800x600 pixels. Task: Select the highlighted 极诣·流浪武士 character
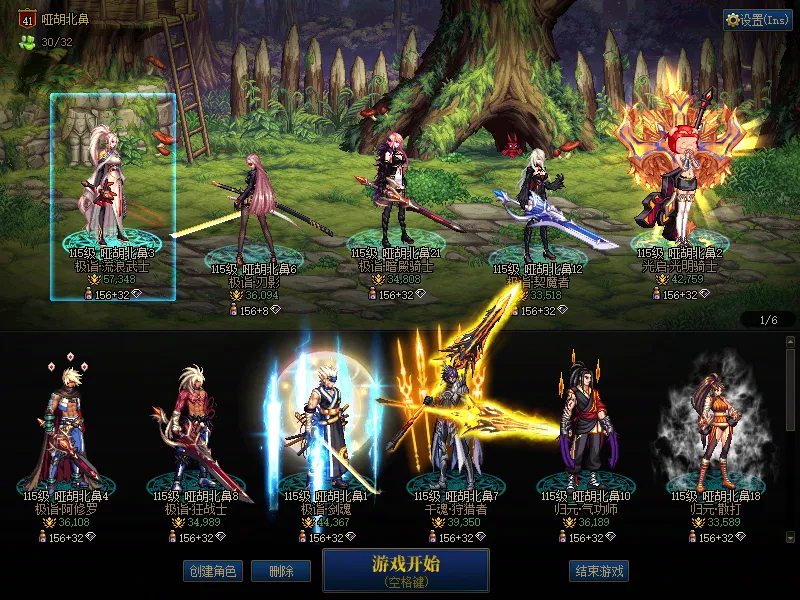click(112, 196)
